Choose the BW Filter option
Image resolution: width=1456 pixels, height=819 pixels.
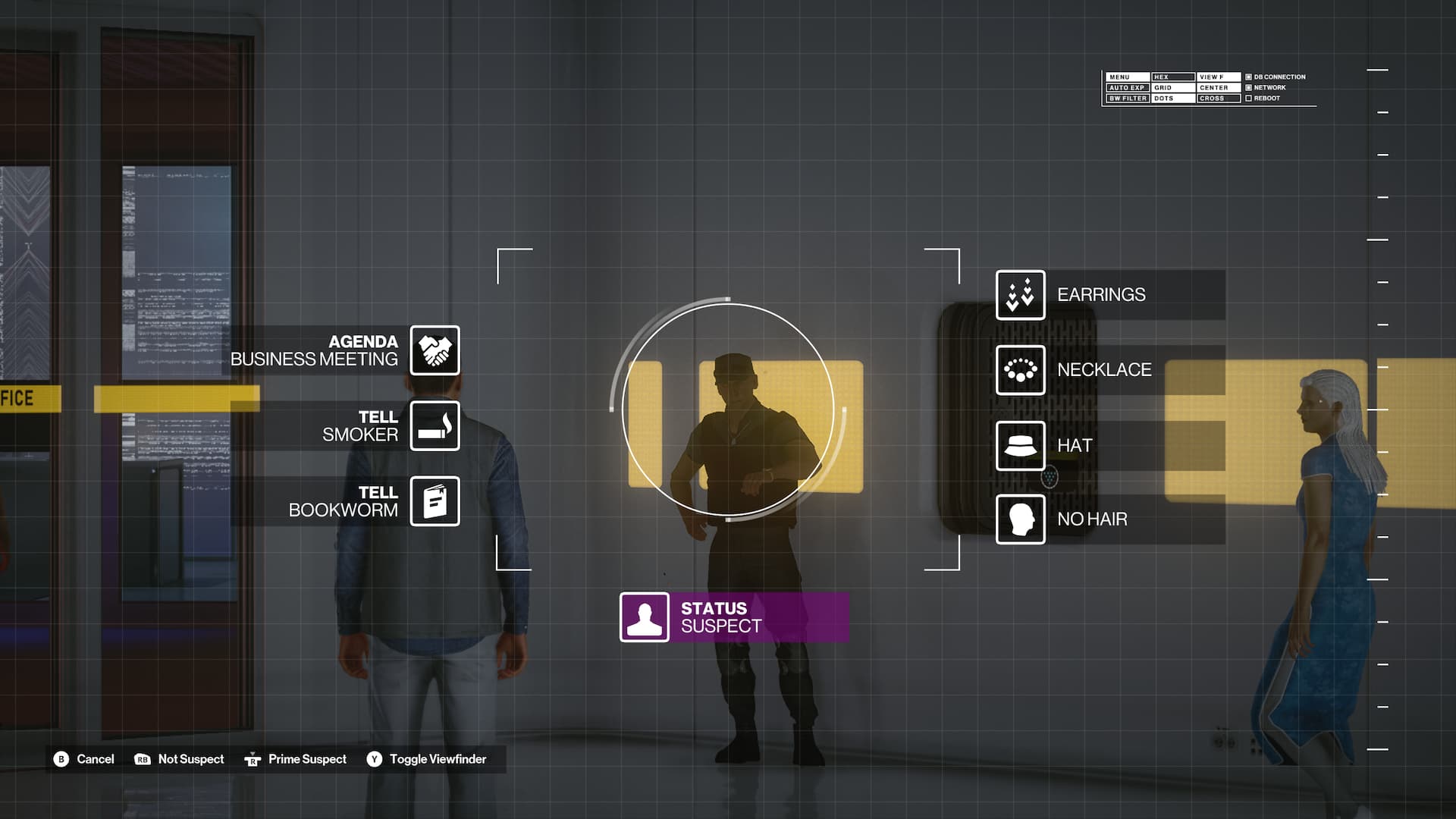[x=1127, y=99]
